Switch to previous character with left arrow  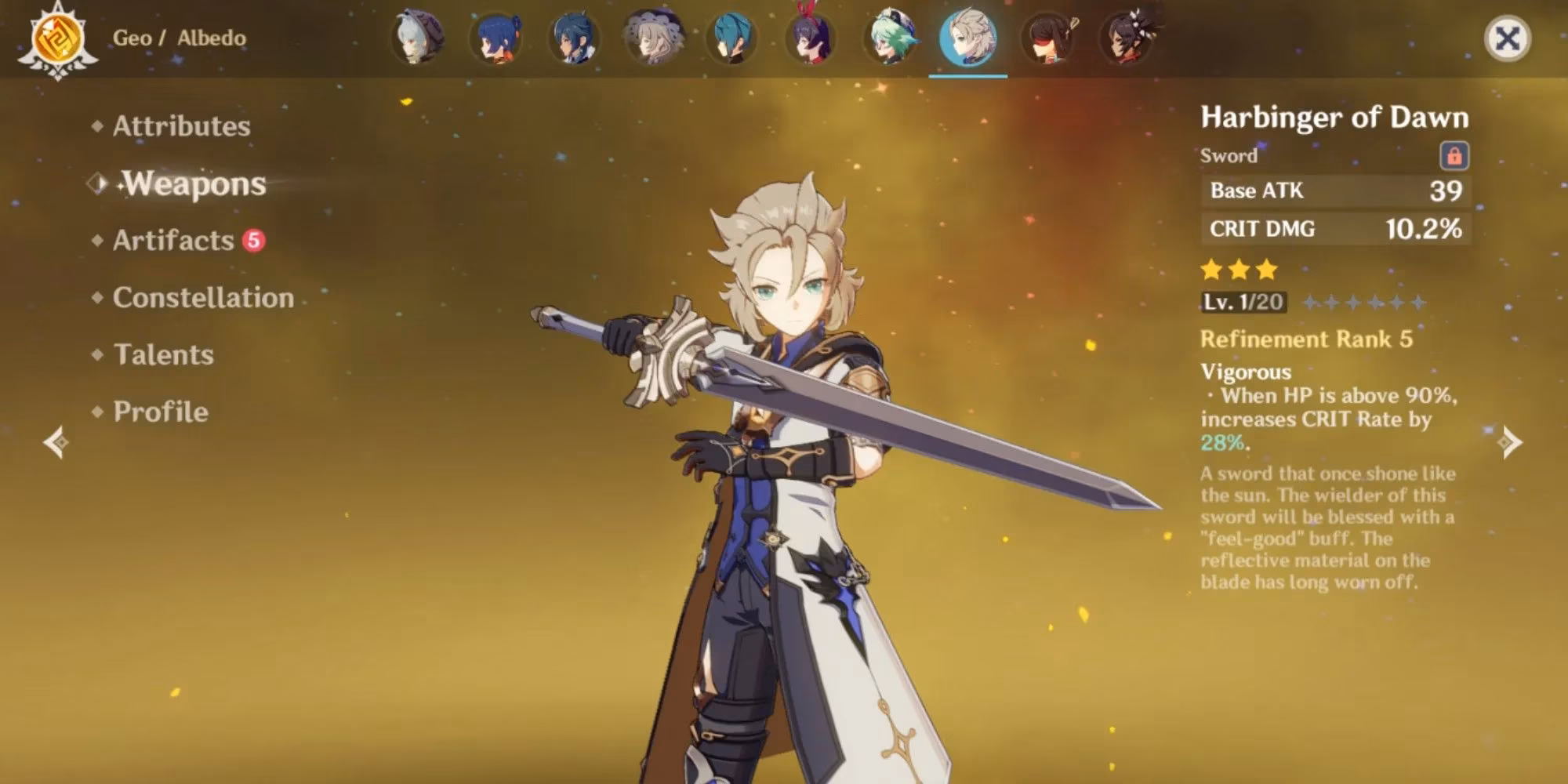click(x=56, y=442)
